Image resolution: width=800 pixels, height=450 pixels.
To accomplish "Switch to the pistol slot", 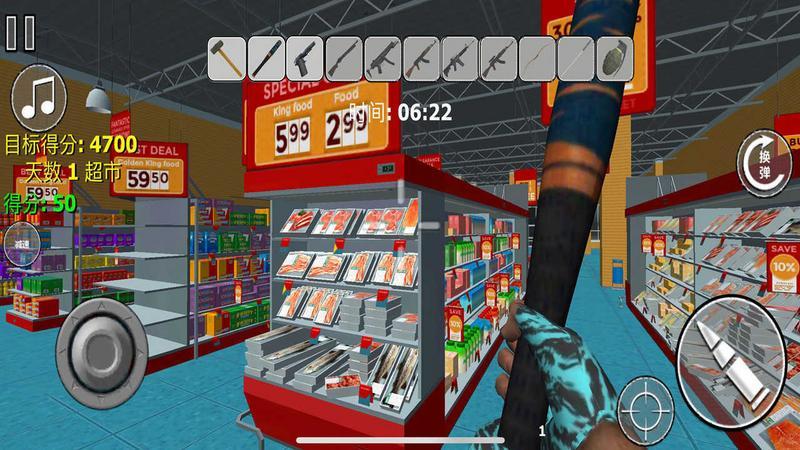I will point(305,56).
